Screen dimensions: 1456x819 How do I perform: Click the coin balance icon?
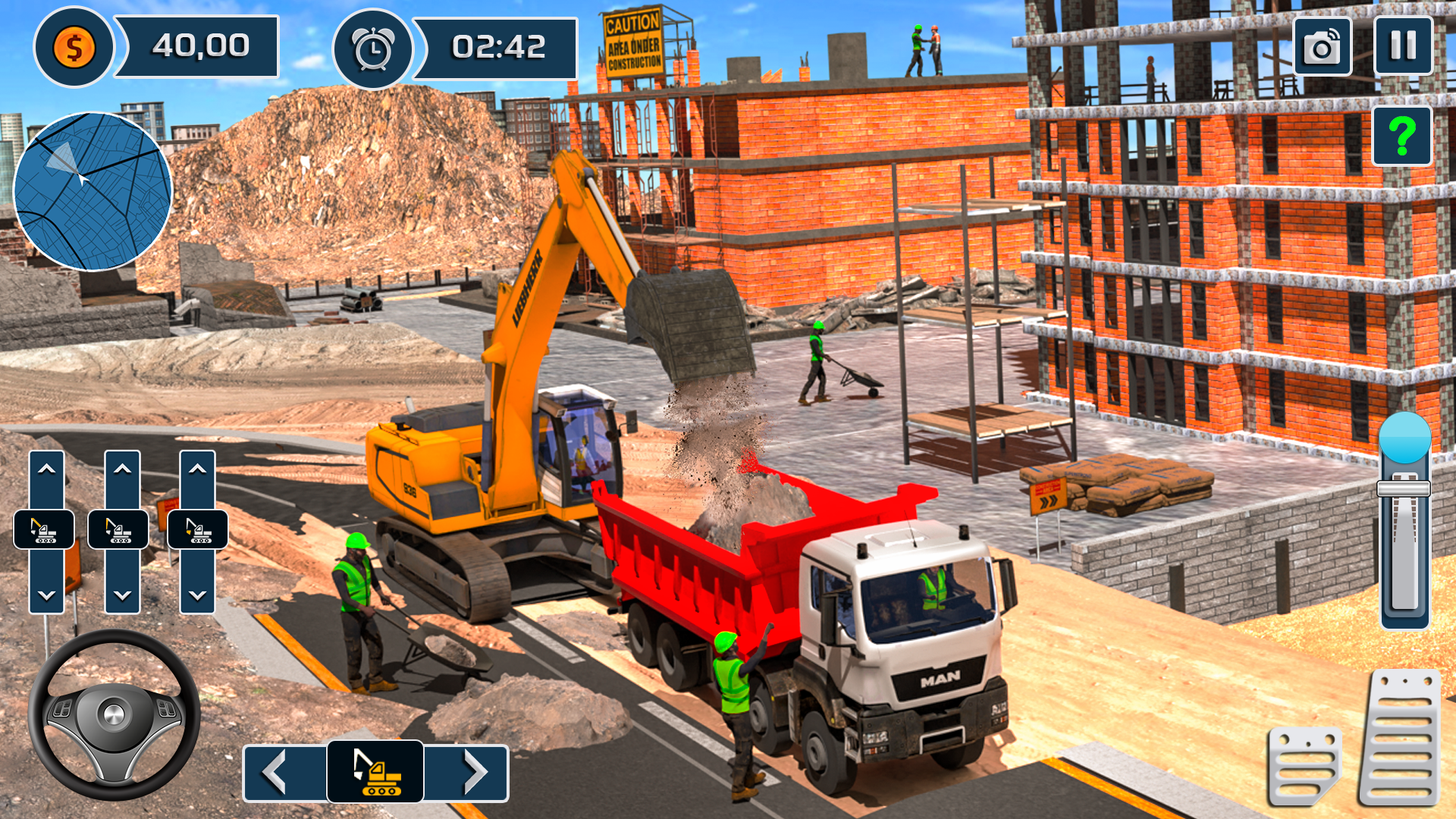(x=74, y=48)
